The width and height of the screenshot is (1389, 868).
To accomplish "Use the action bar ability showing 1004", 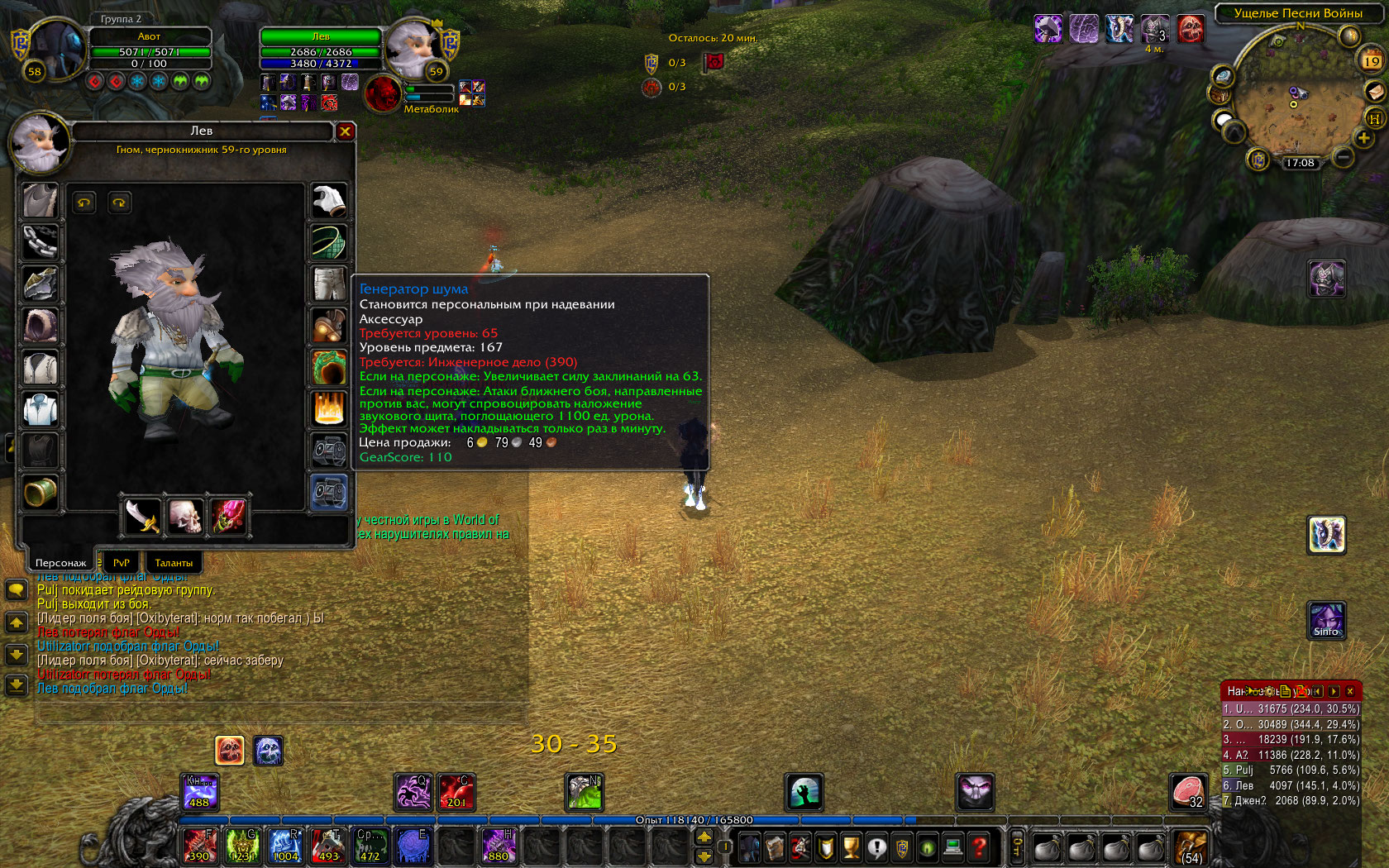I will coord(285,847).
